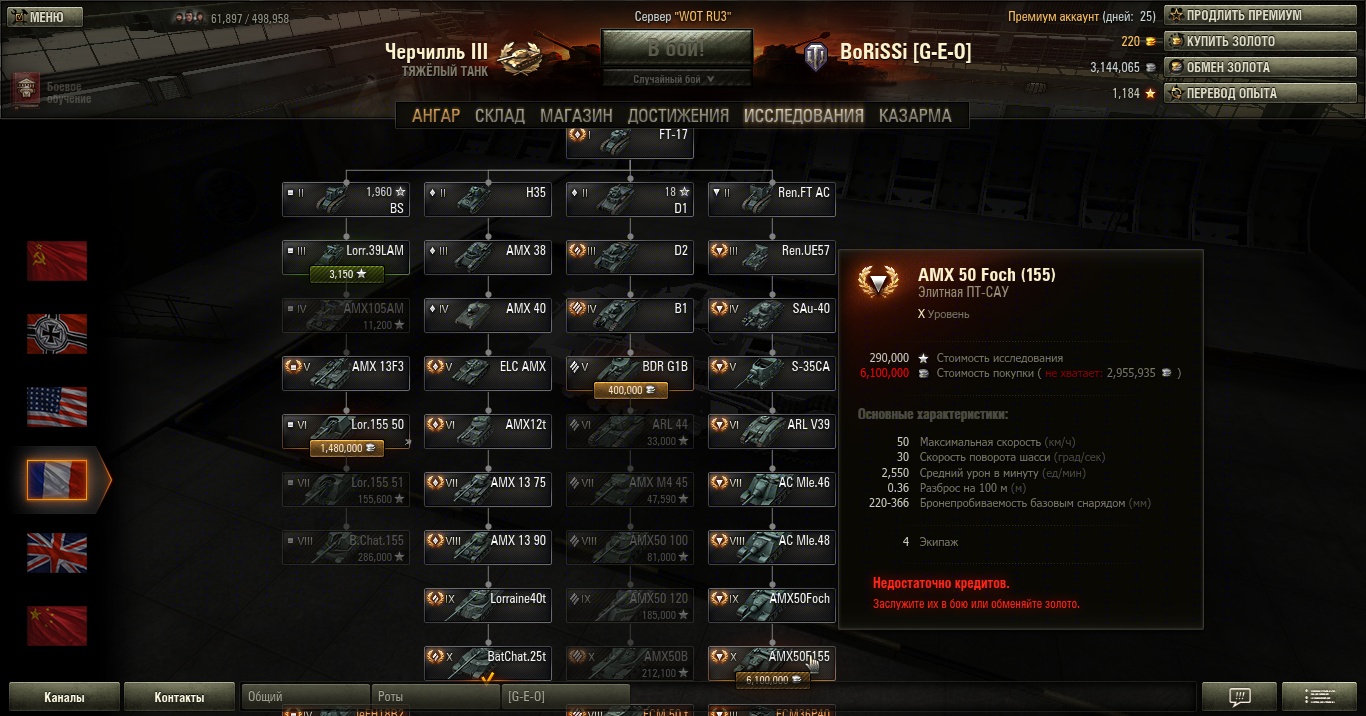Open the СКЛАД tab
The width and height of the screenshot is (1366, 716).
(500, 115)
